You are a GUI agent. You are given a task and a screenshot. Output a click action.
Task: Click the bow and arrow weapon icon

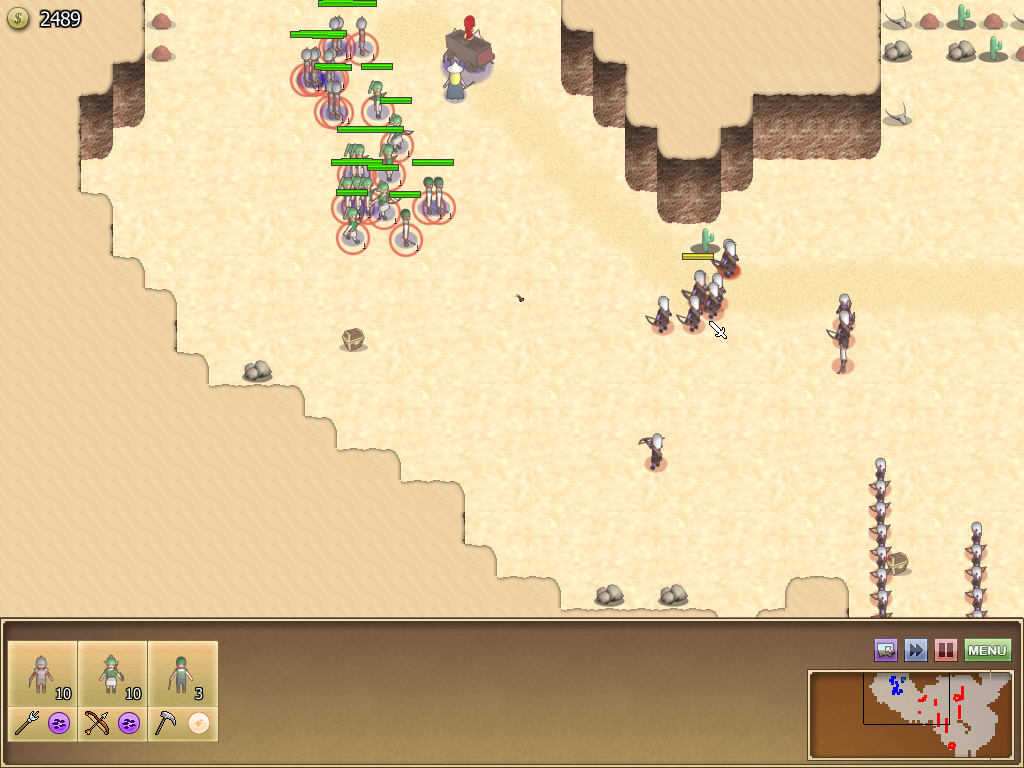pyautogui.click(x=97, y=723)
